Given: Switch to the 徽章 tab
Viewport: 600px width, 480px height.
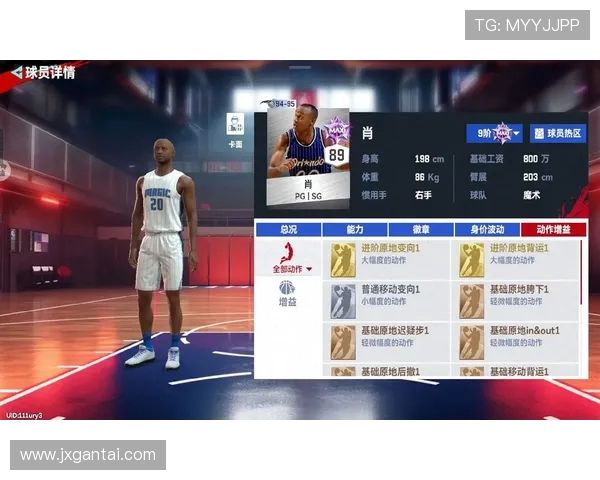Looking at the screenshot, I should (419, 229).
